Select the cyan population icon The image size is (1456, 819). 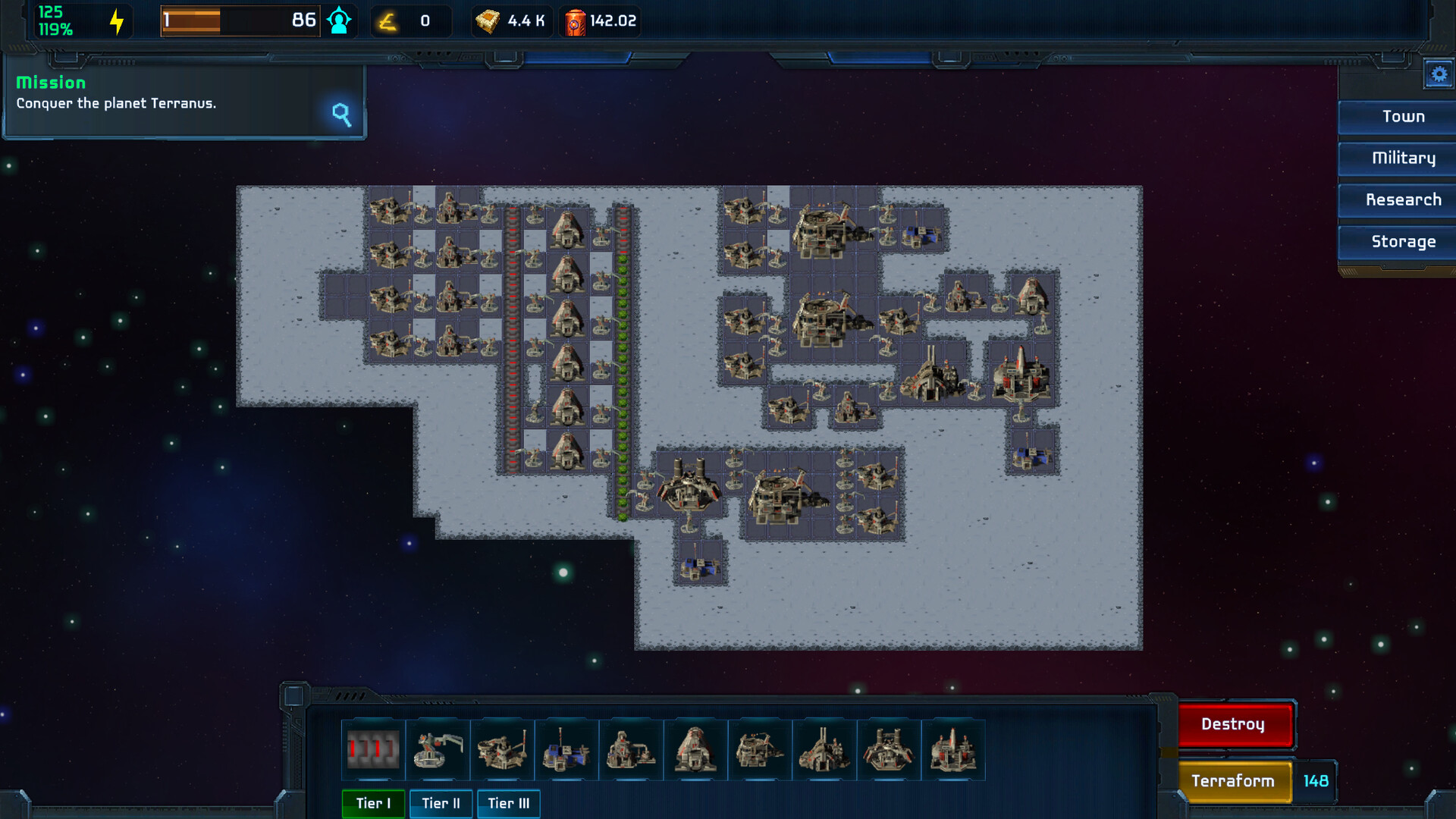tap(339, 20)
